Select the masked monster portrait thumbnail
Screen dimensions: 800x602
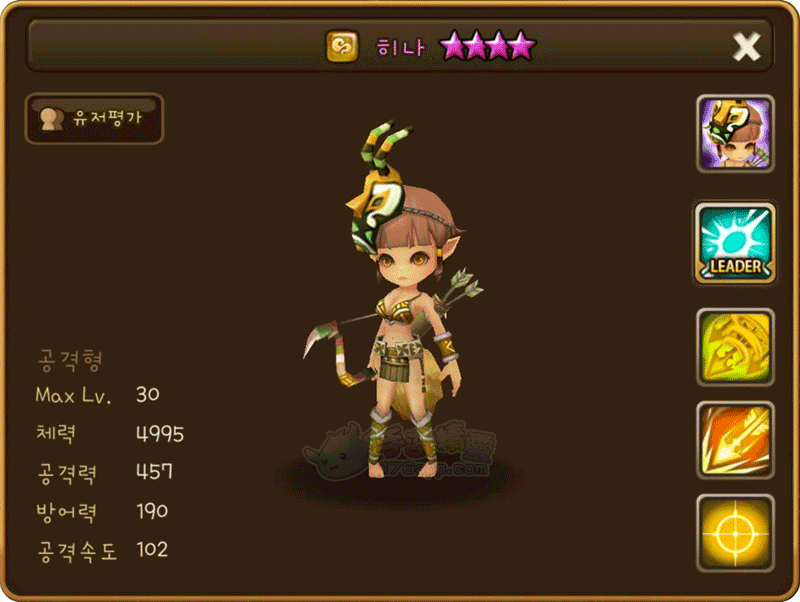[735, 134]
